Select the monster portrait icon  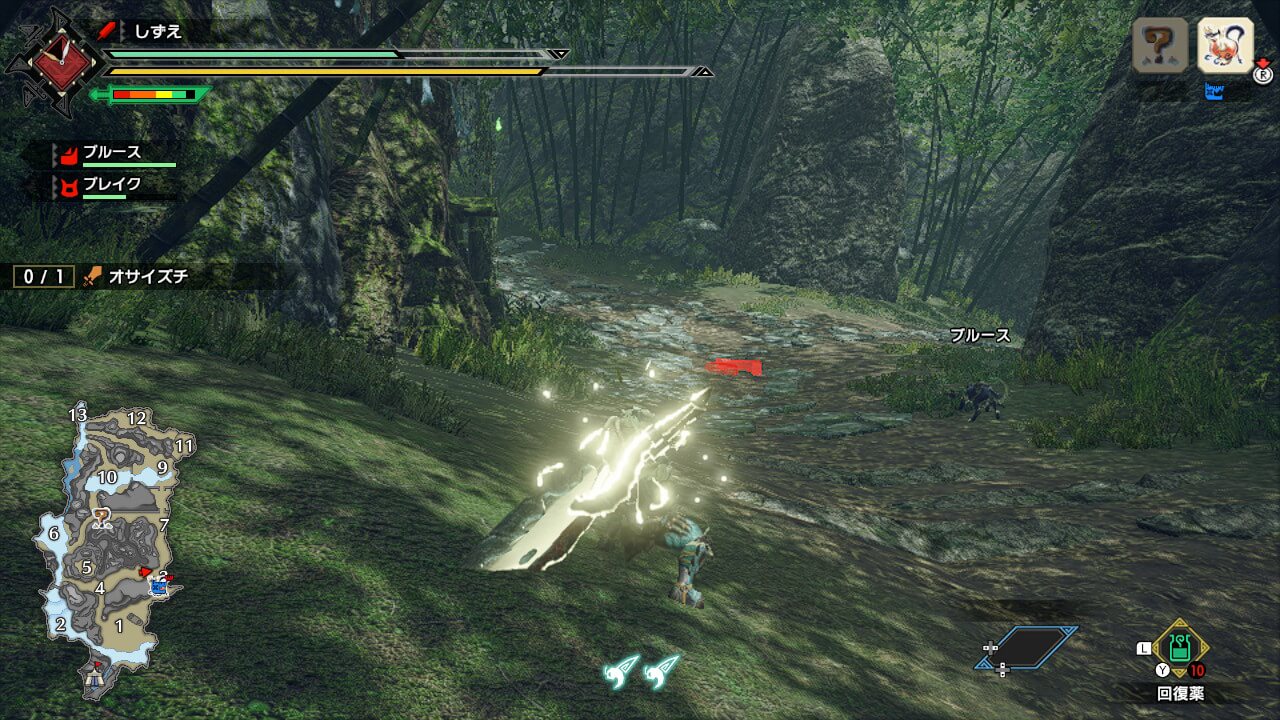[x=1225, y=45]
